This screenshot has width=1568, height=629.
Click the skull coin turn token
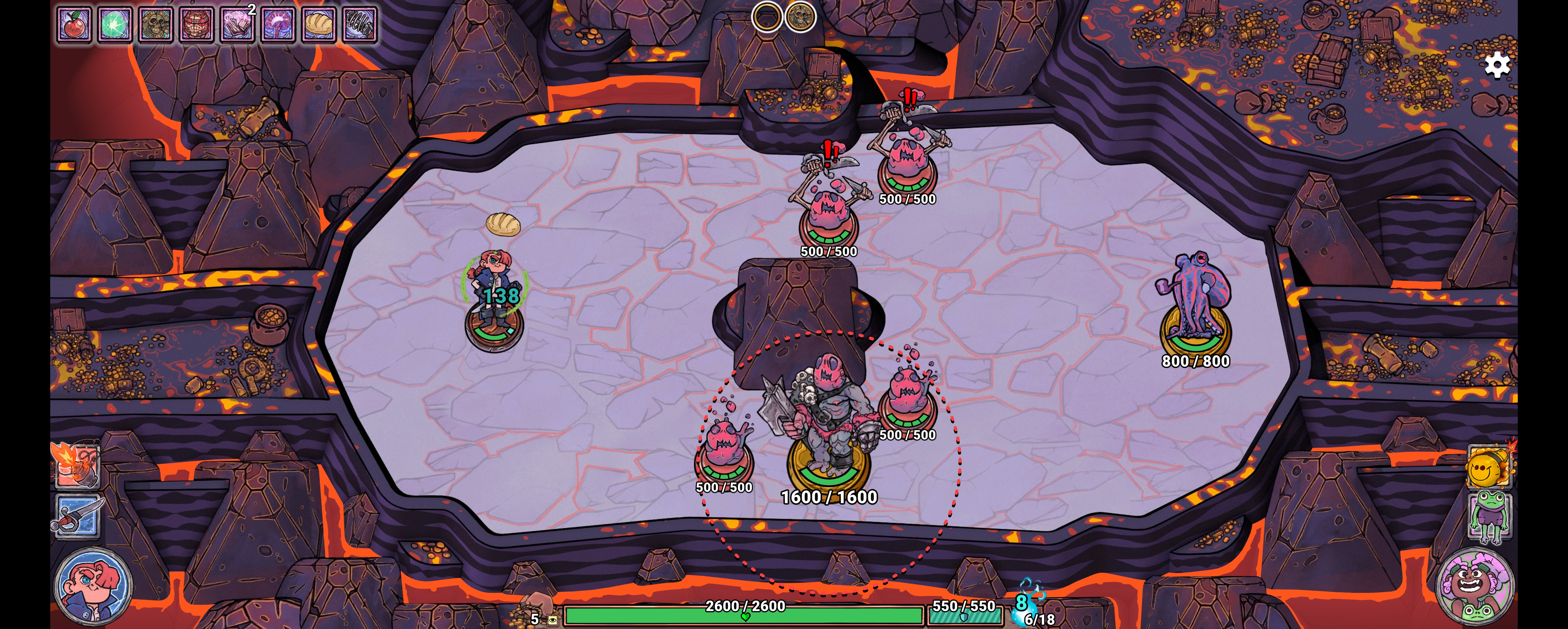pyautogui.click(x=801, y=17)
